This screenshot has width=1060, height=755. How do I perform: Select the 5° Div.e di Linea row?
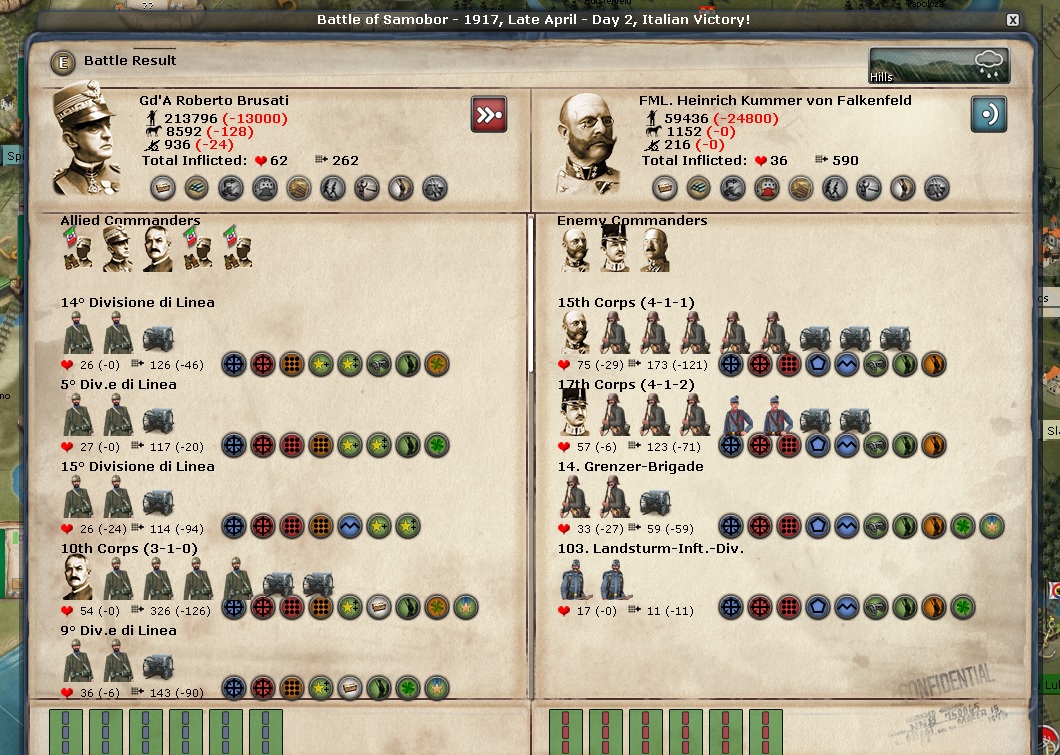click(118, 385)
